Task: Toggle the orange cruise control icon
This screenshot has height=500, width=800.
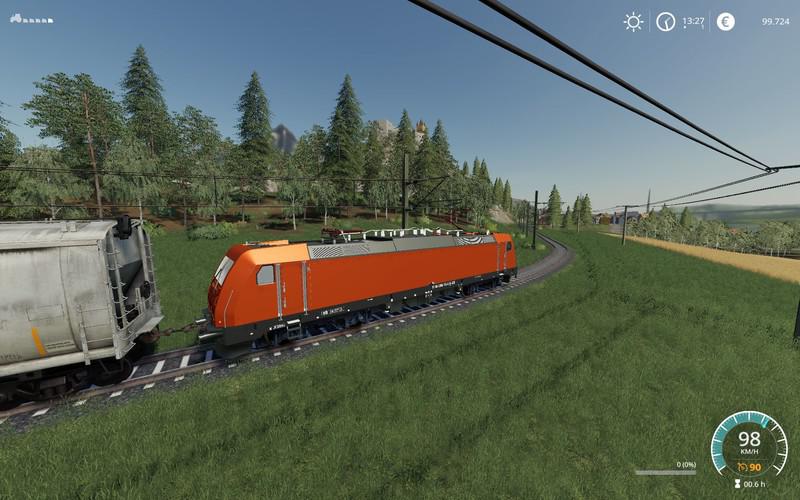Action: click(x=741, y=466)
